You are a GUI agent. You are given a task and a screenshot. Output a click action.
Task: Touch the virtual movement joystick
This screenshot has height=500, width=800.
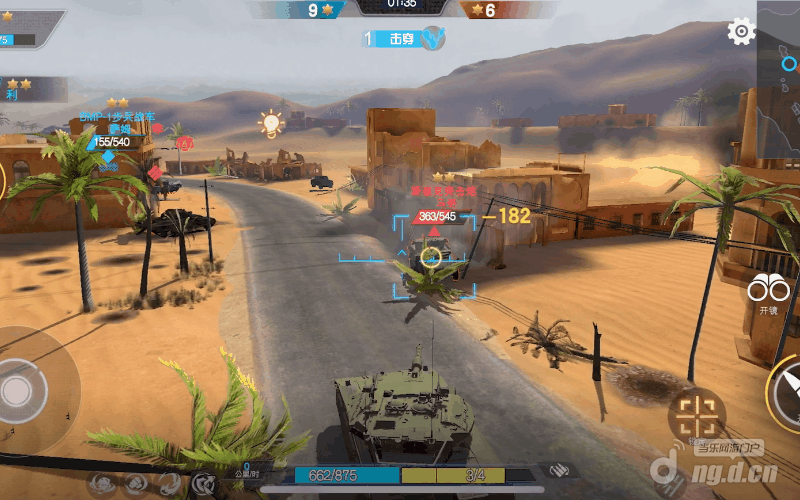pyautogui.click(x=18, y=390)
